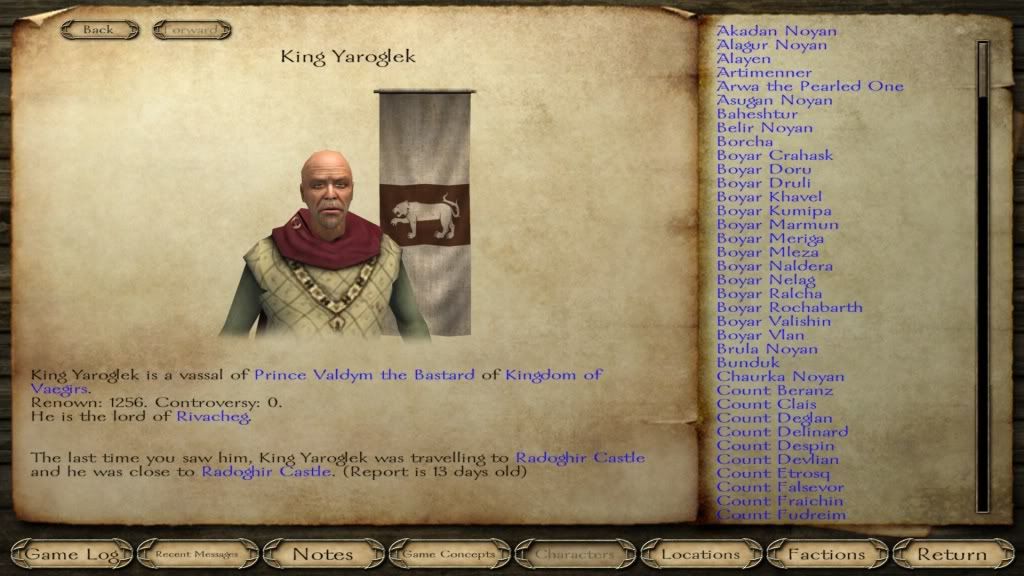Open Count Falsevor's entry
Viewport: 1024px width, 576px height.
tap(780, 487)
